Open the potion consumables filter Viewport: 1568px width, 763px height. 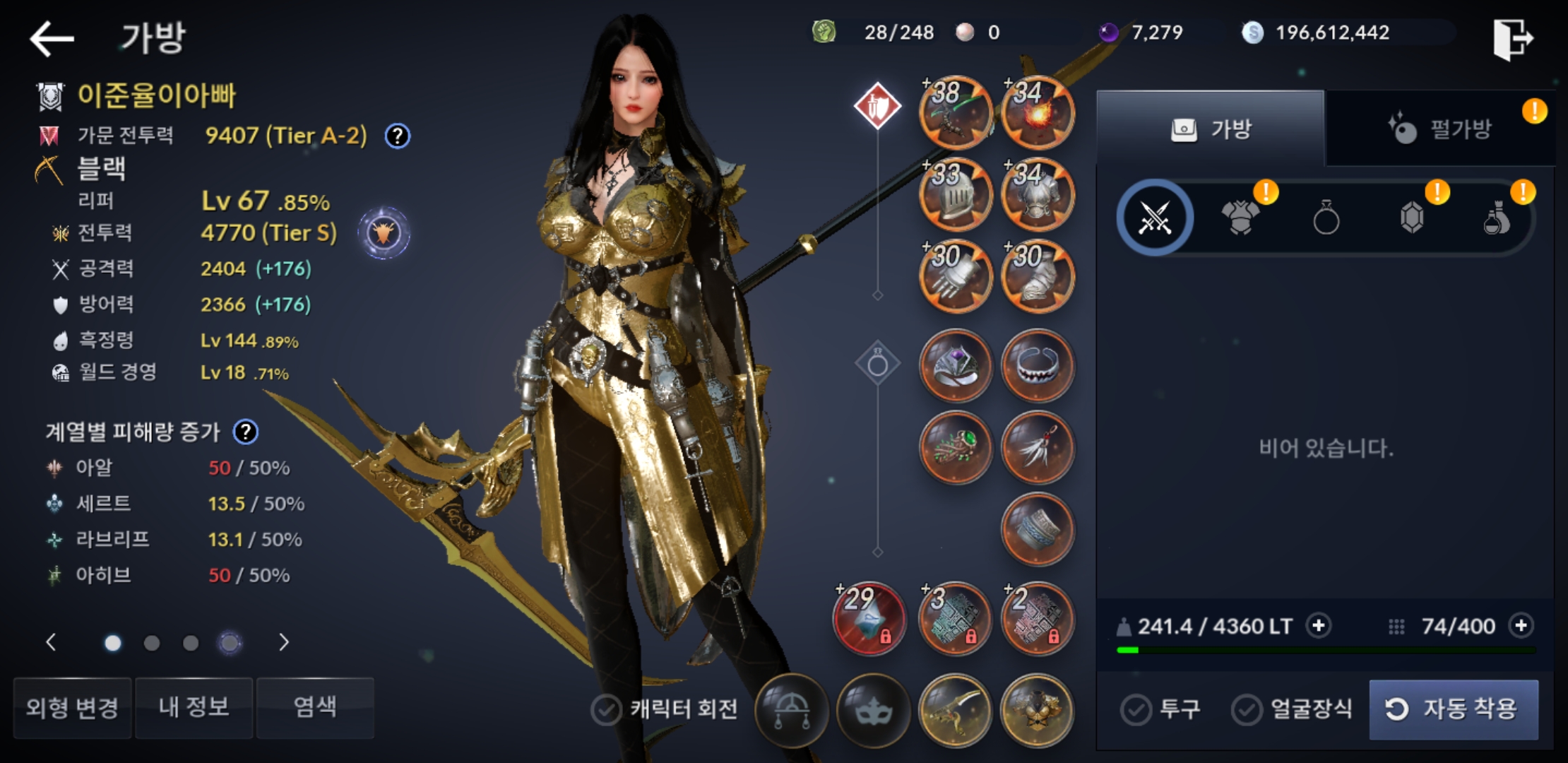[x=1496, y=218]
